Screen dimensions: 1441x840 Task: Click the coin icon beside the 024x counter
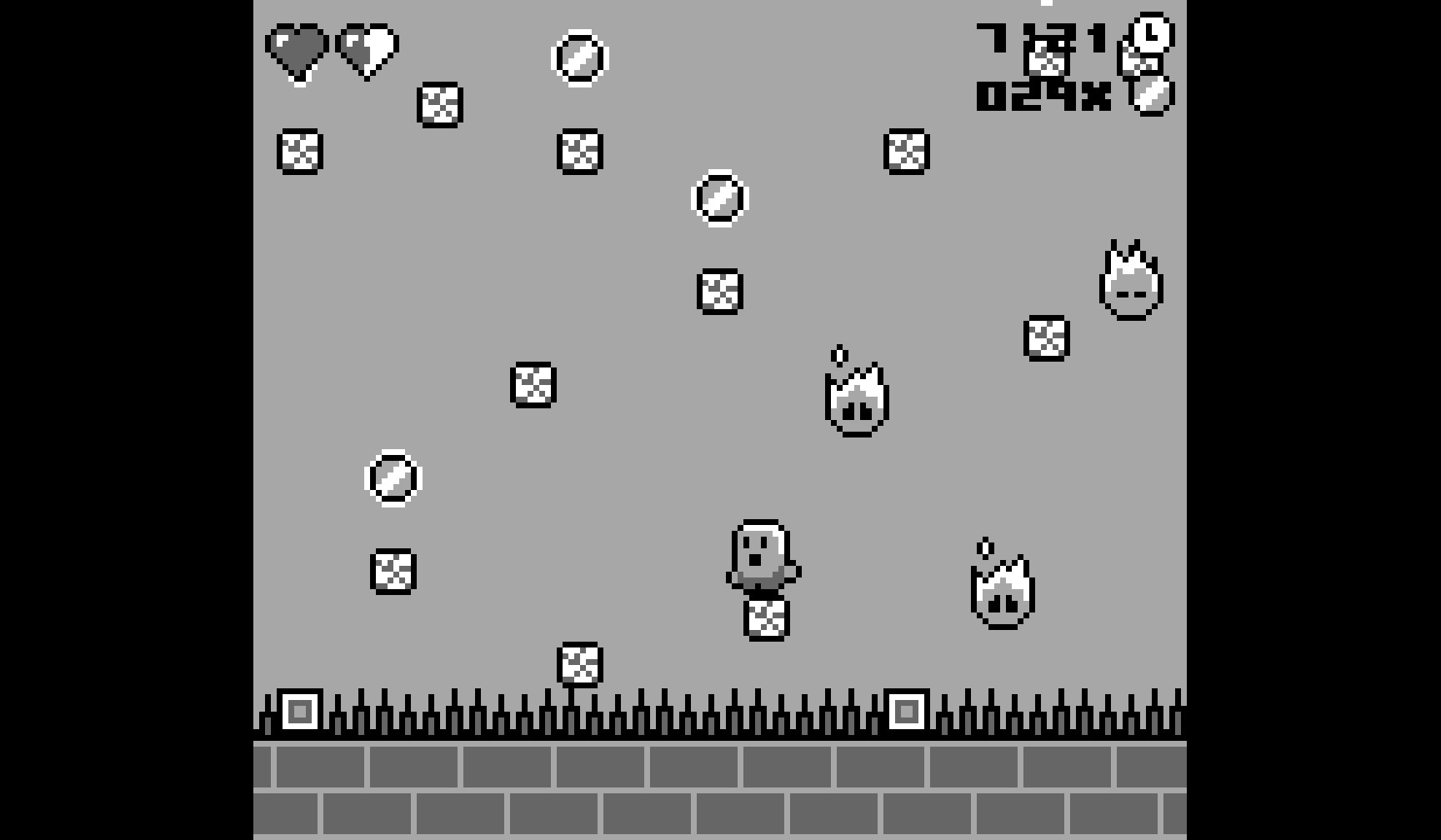[1150, 97]
